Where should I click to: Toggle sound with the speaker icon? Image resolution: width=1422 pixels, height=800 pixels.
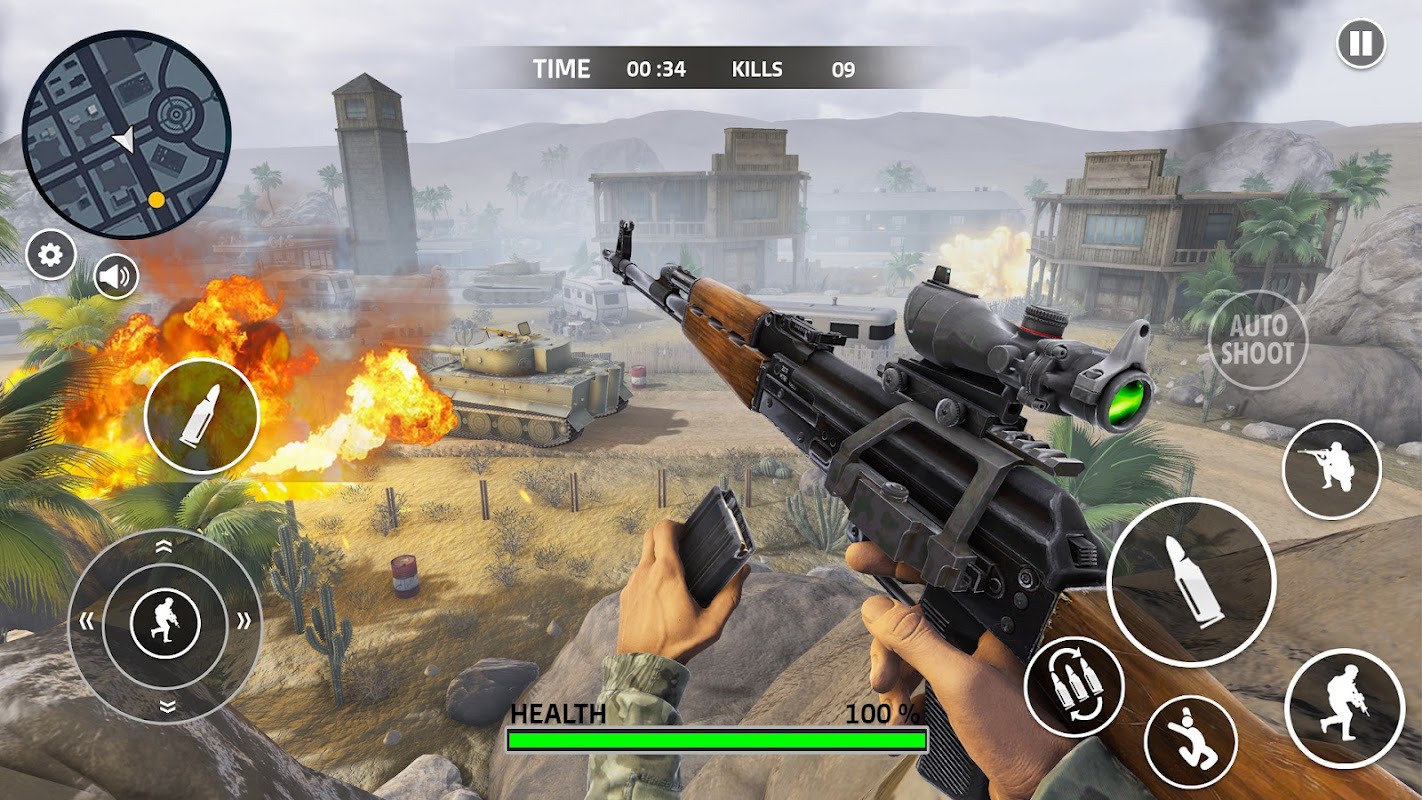point(116,276)
